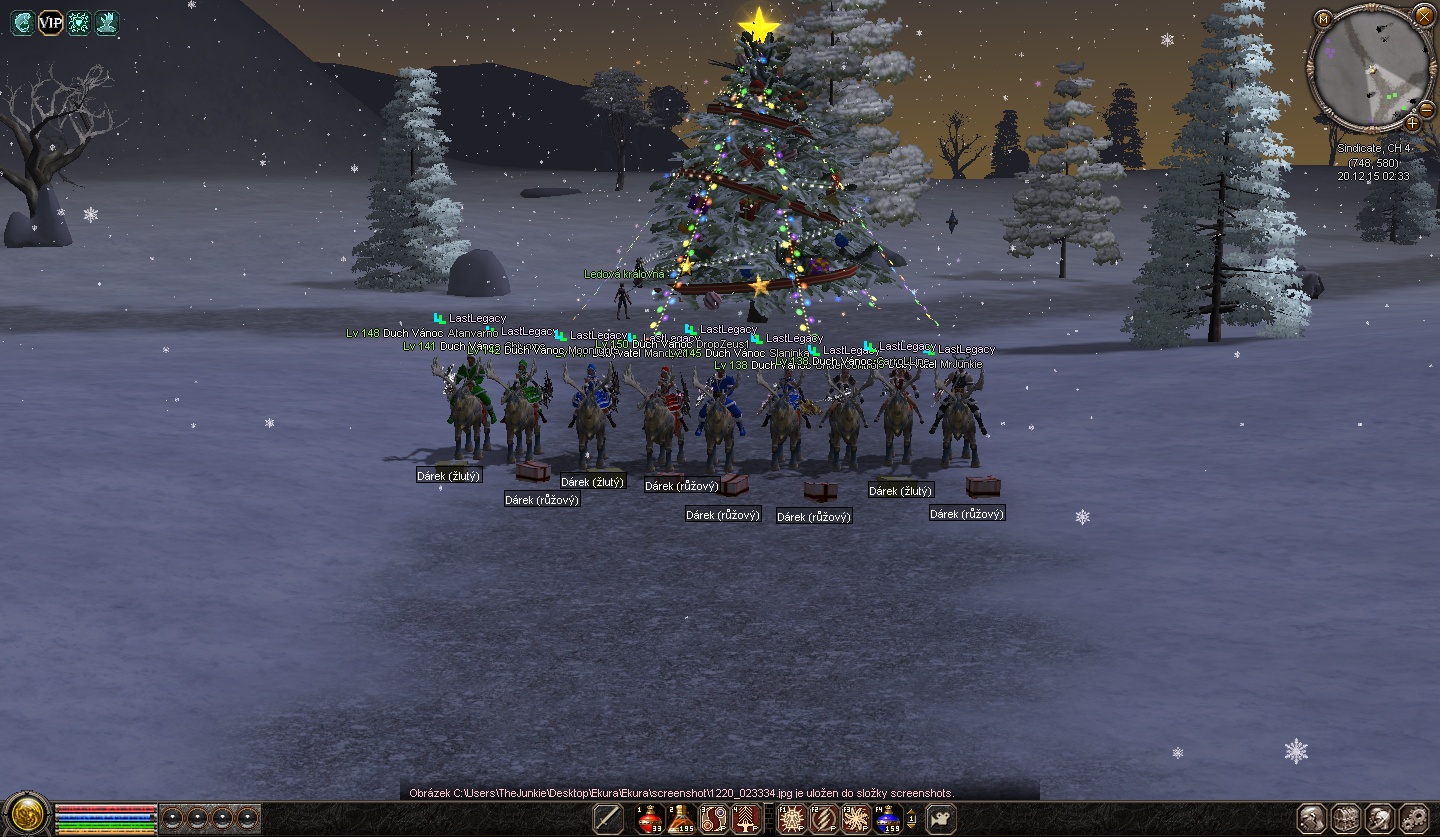Image resolution: width=1440 pixels, height=837 pixels.
Task: Use the blue potion in slot F4
Action: click(x=888, y=819)
